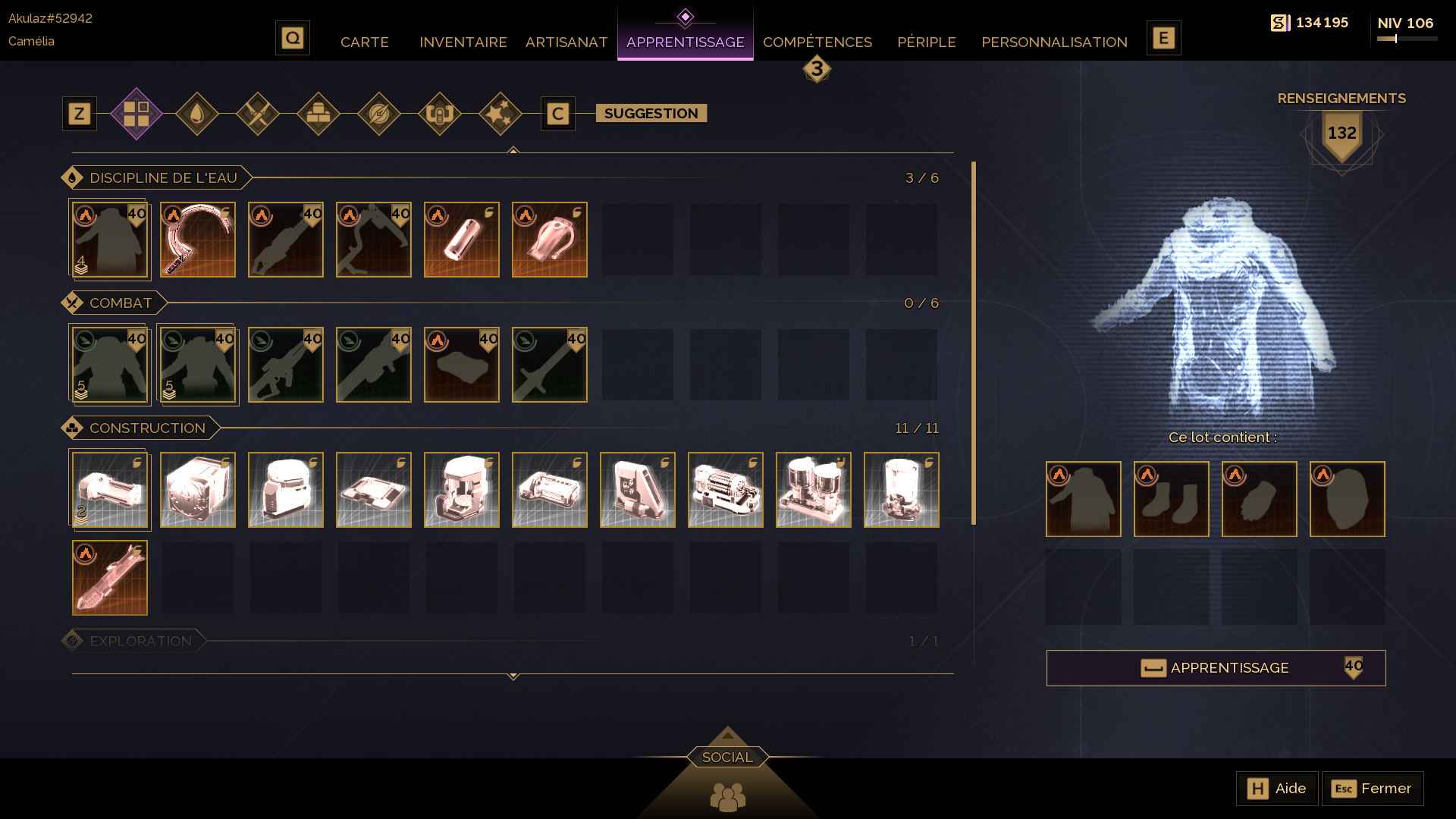The width and height of the screenshot is (1456, 819).
Task: Expand the Social panel
Action: [x=727, y=757]
